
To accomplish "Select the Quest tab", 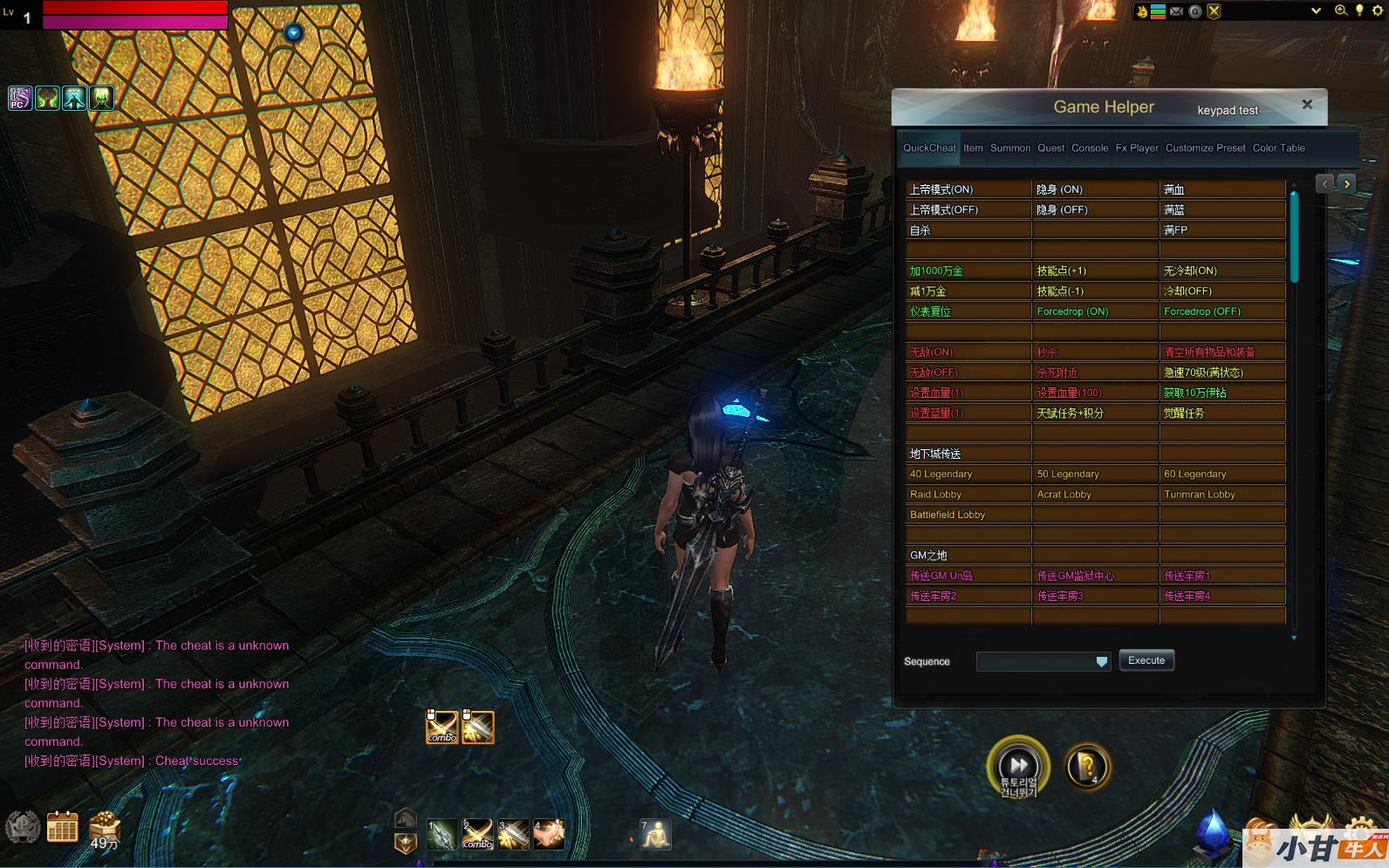I will 1050,148.
